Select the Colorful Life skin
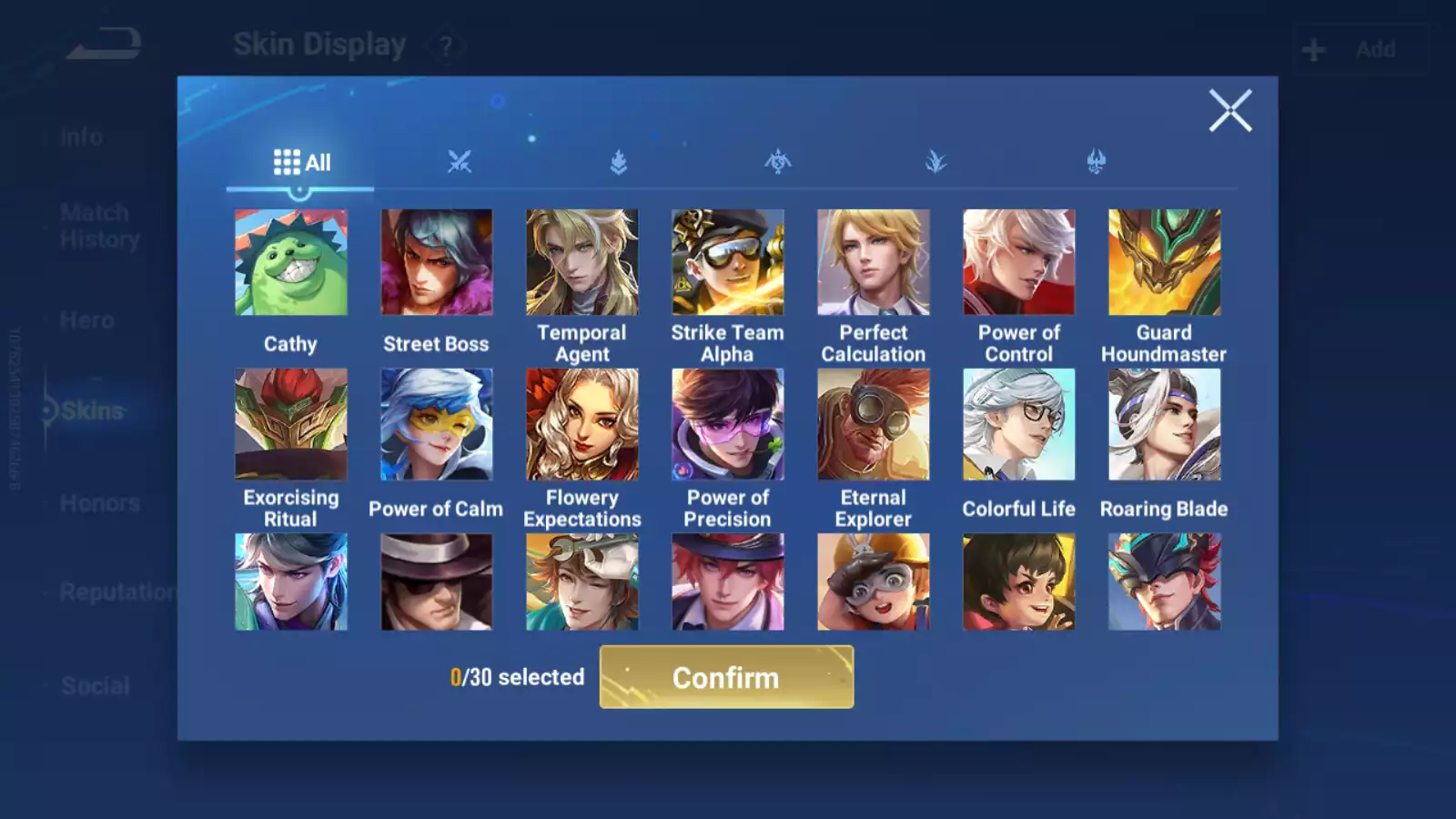The height and width of the screenshot is (819, 1456). 1019,424
